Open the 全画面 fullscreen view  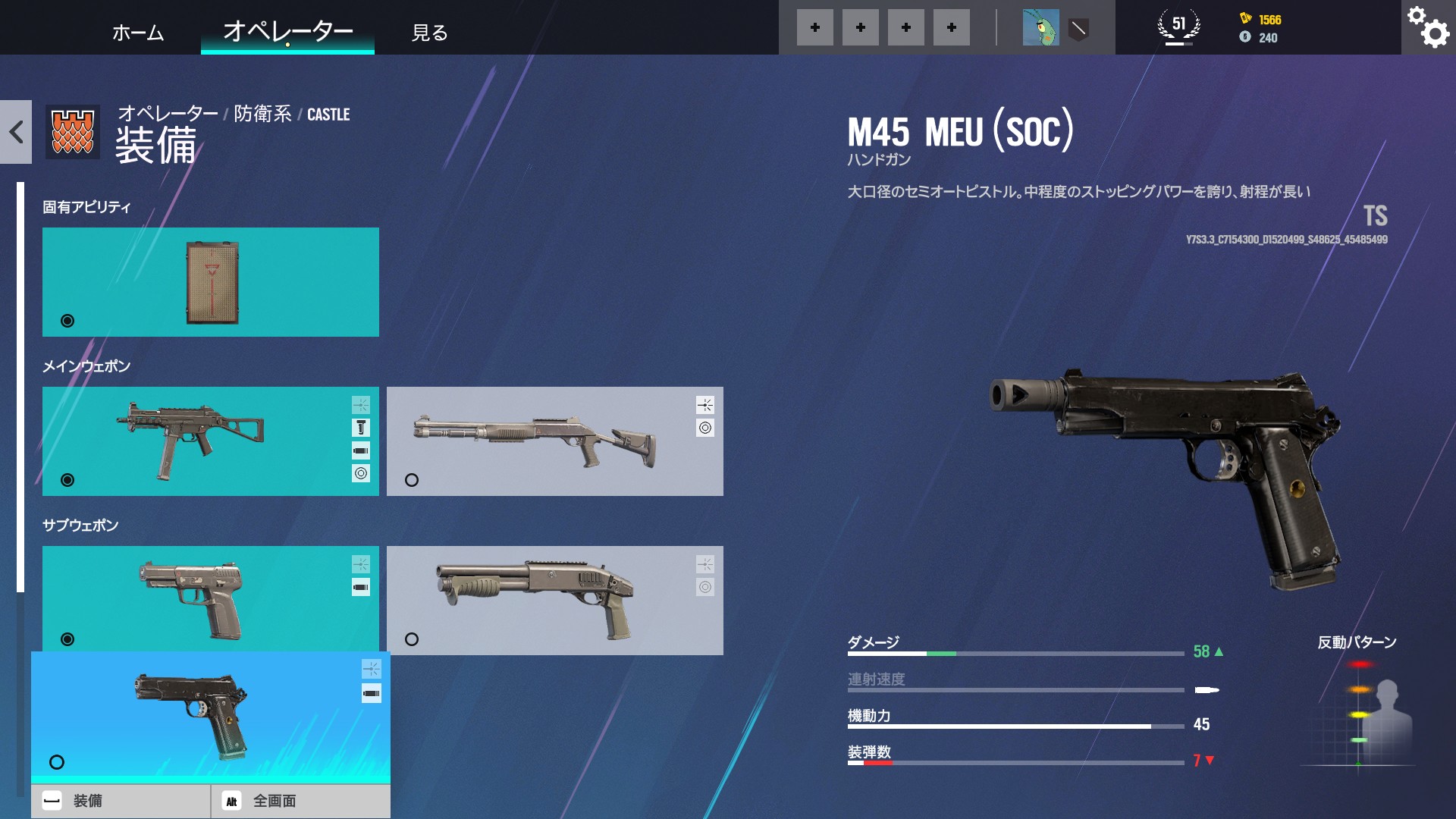300,801
